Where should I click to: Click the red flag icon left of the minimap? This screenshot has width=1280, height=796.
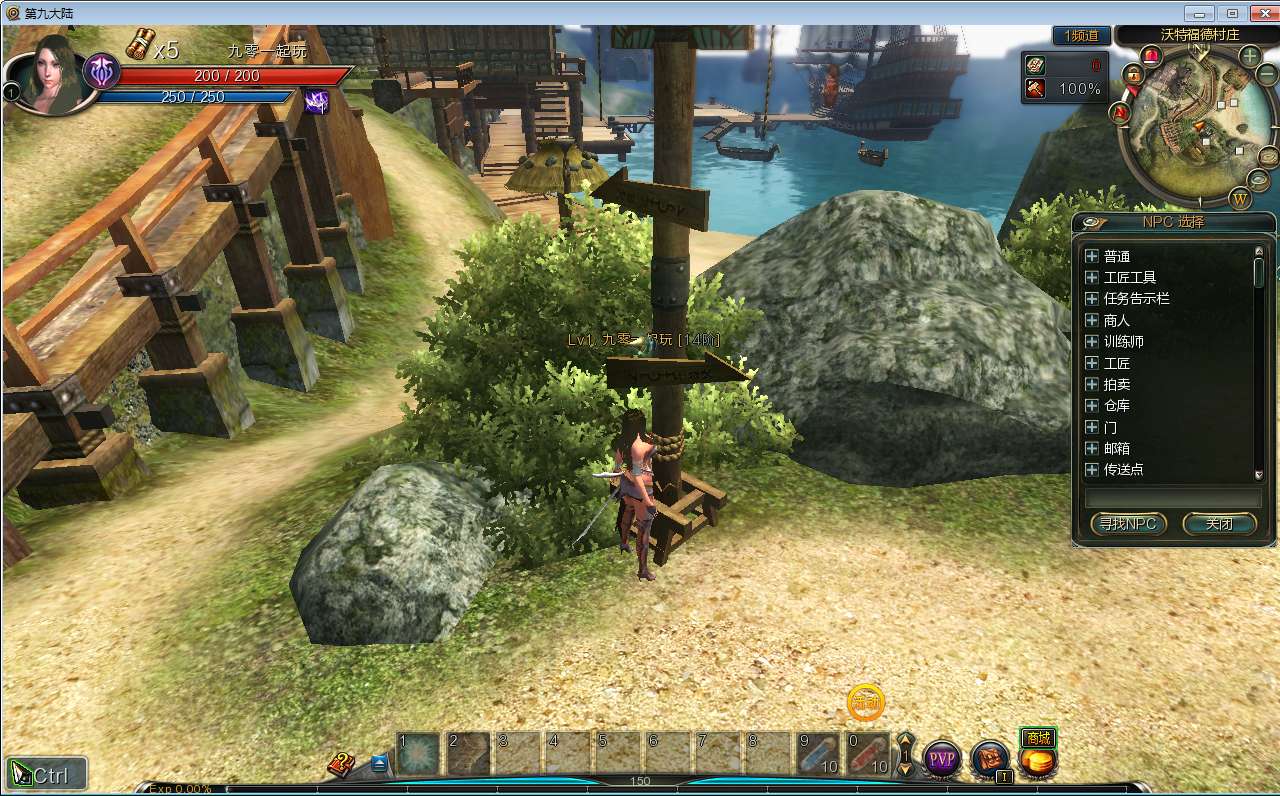(1120, 113)
